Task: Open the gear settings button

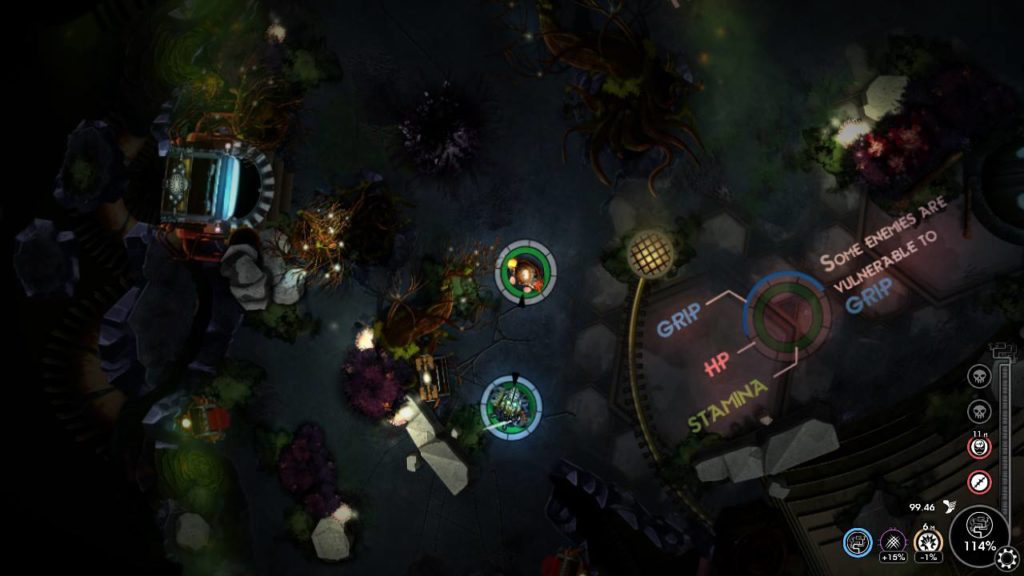Action: click(x=1006, y=557)
